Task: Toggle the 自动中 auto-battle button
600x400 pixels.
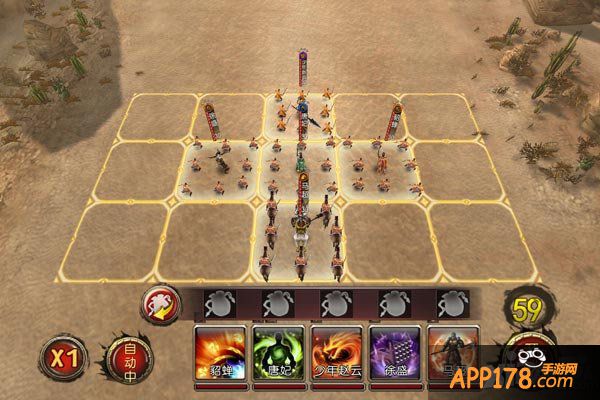Action: pyautogui.click(x=130, y=357)
